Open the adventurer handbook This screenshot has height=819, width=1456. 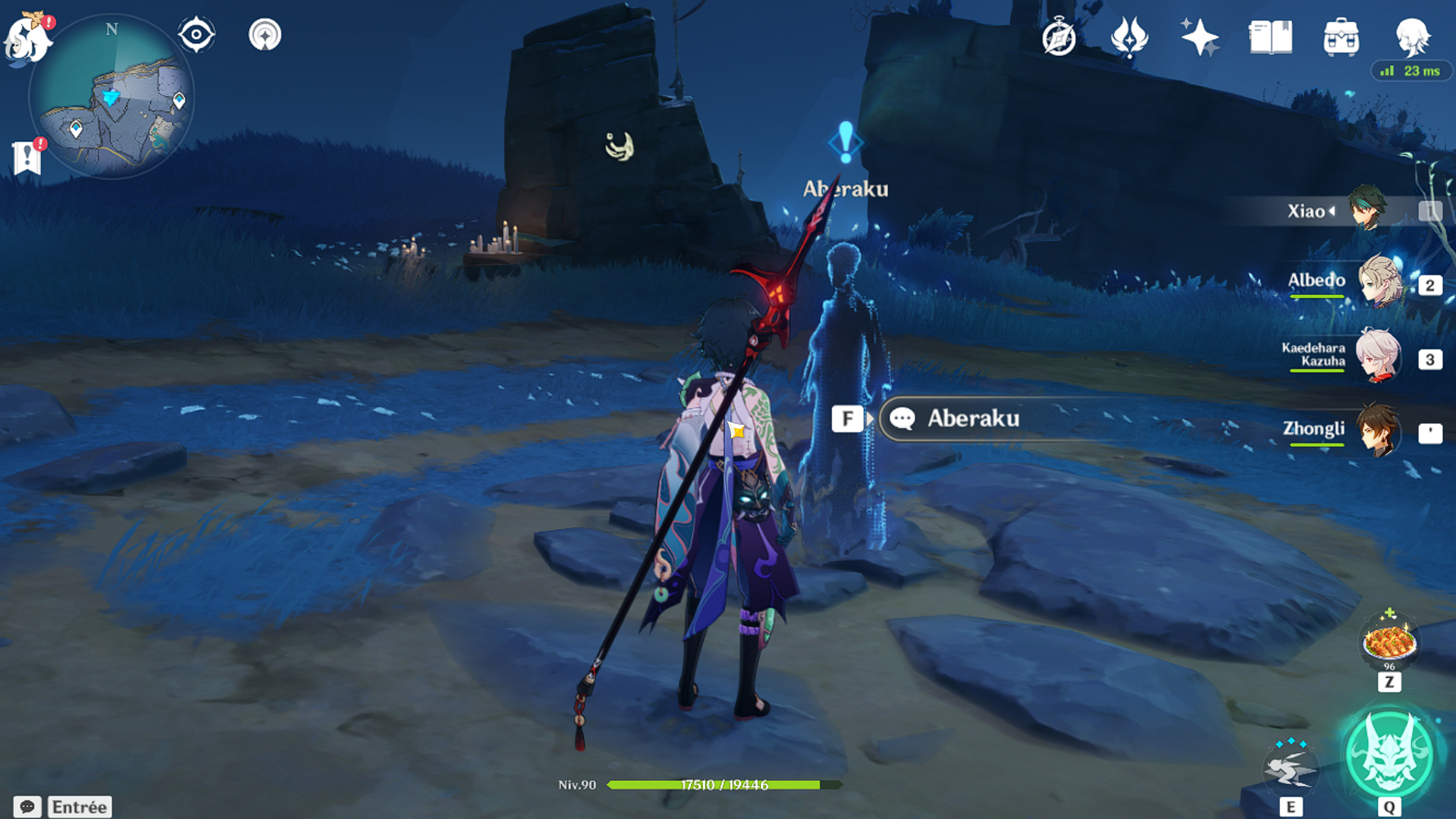1270,37
